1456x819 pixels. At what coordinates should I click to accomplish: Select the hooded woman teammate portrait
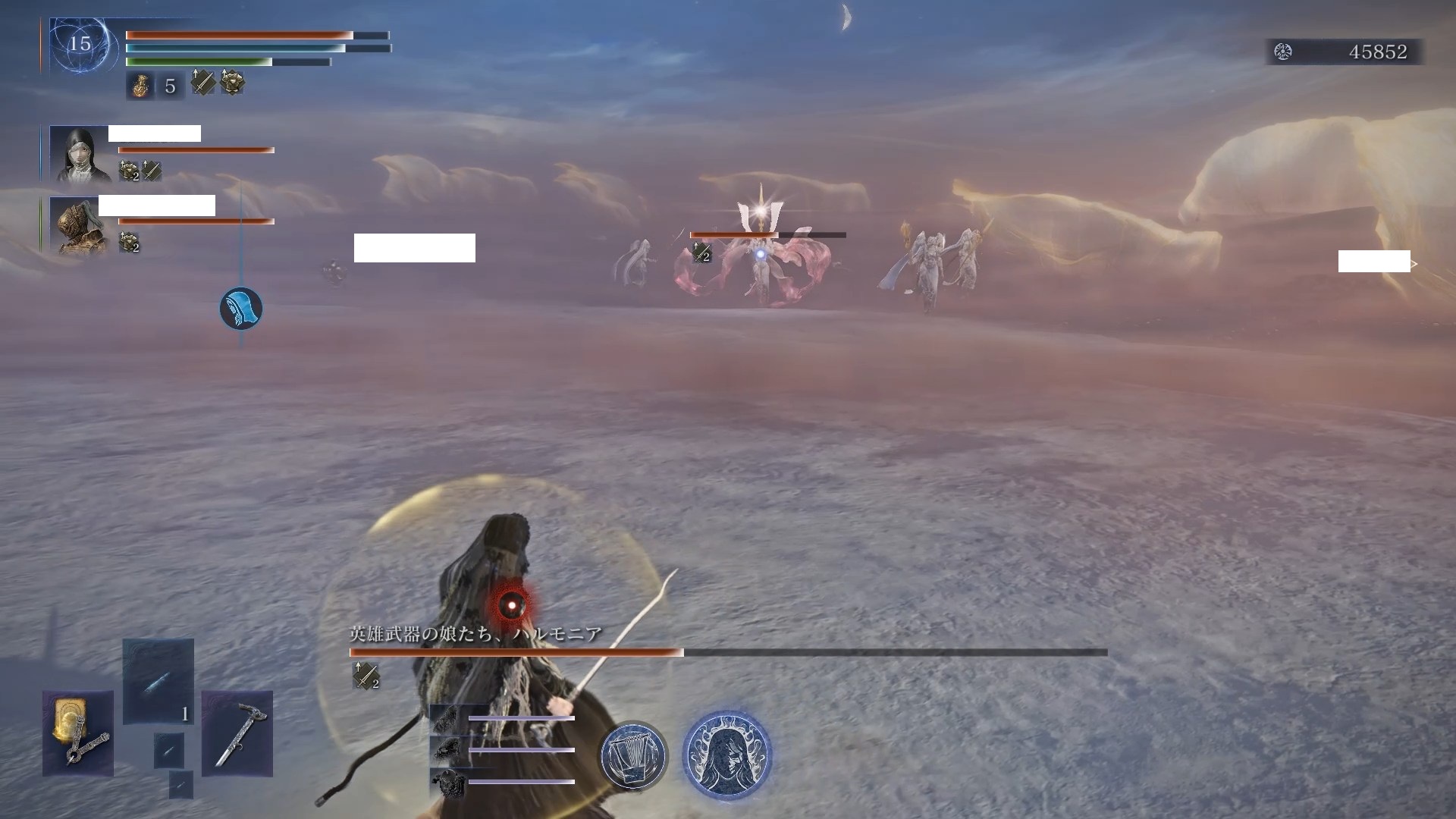click(x=79, y=154)
